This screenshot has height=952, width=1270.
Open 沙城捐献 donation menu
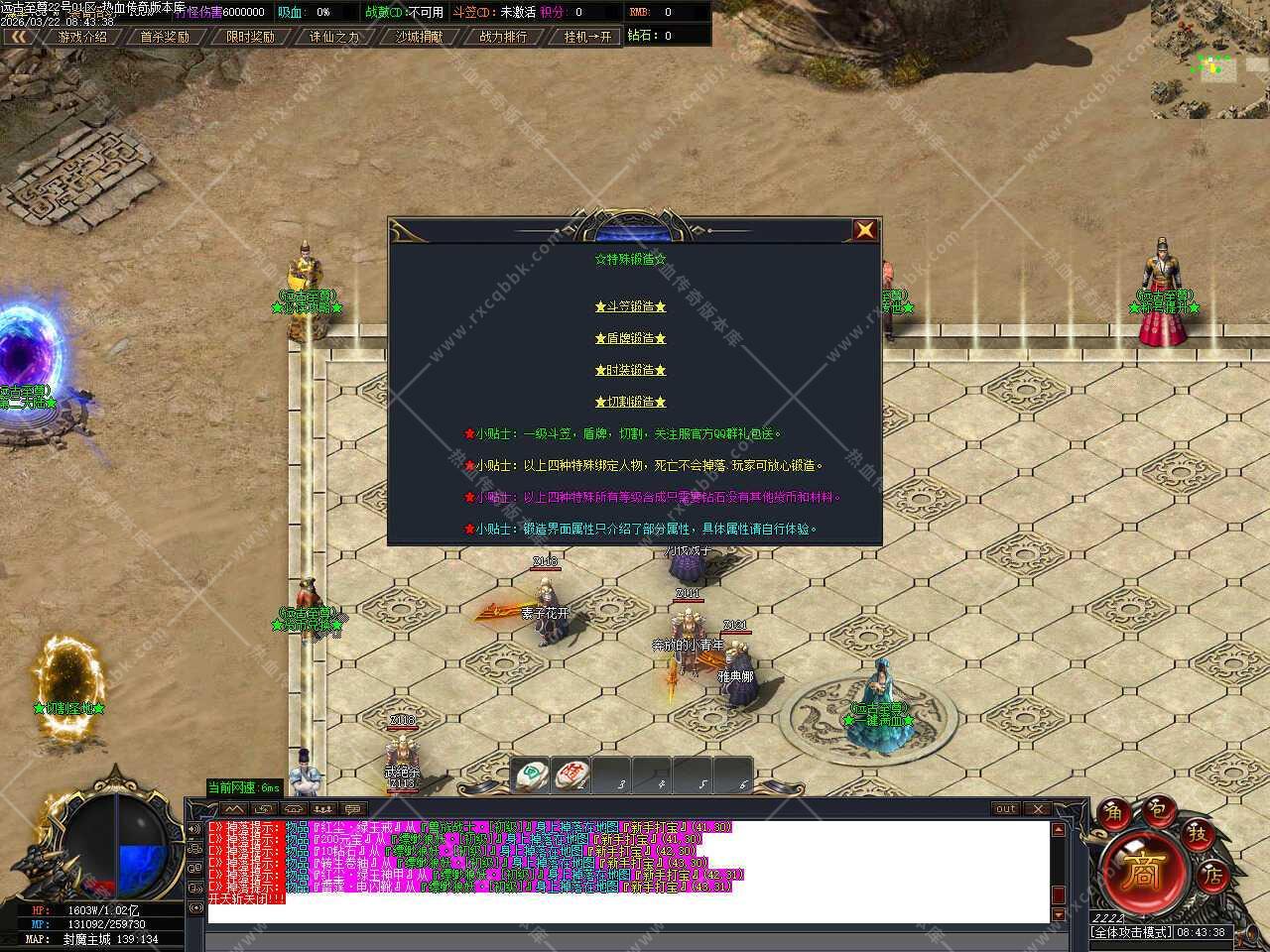click(420, 37)
